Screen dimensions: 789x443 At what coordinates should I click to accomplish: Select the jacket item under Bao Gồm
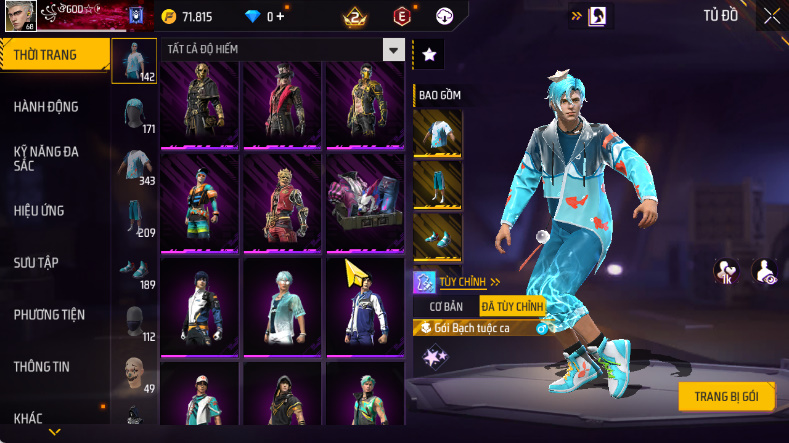pyautogui.click(x=438, y=133)
